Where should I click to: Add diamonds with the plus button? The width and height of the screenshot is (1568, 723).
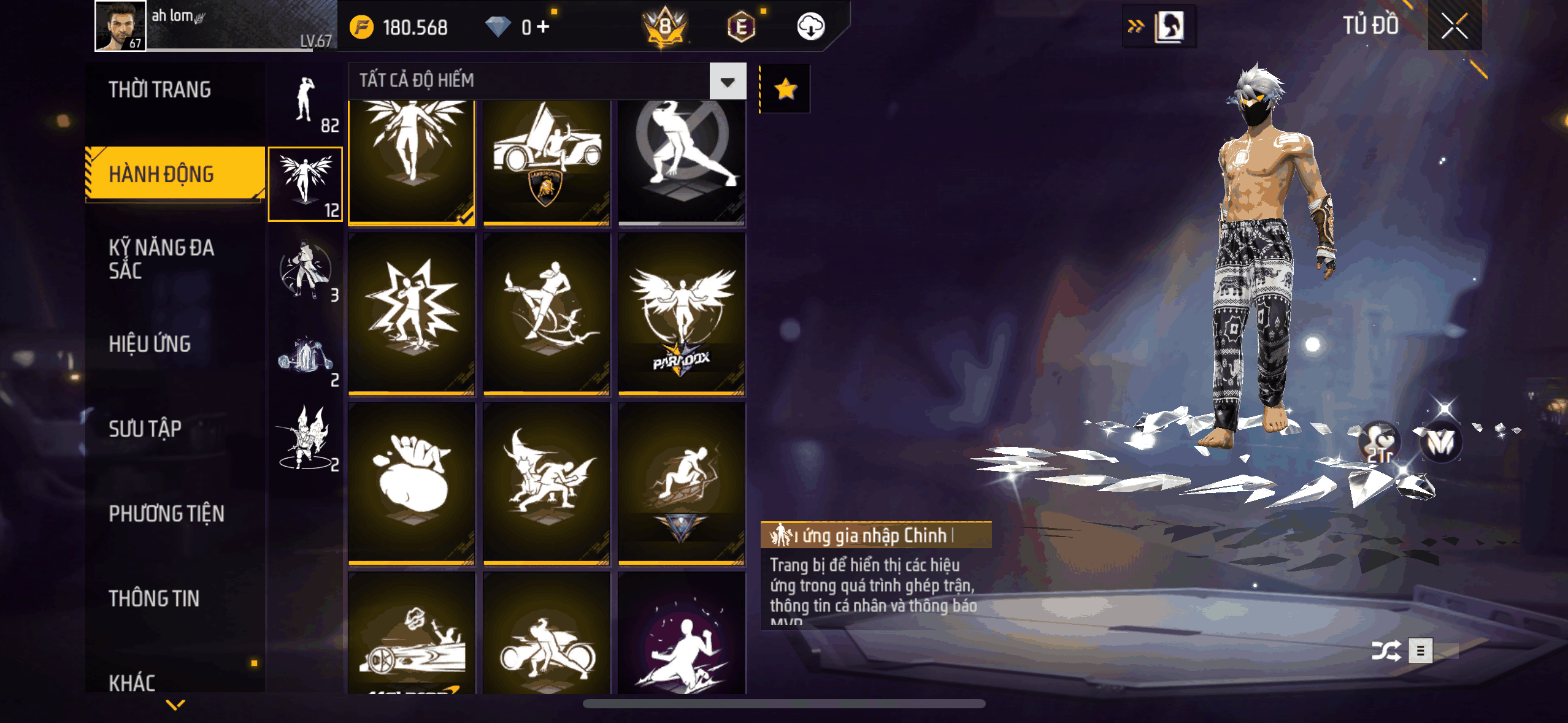pyautogui.click(x=543, y=27)
